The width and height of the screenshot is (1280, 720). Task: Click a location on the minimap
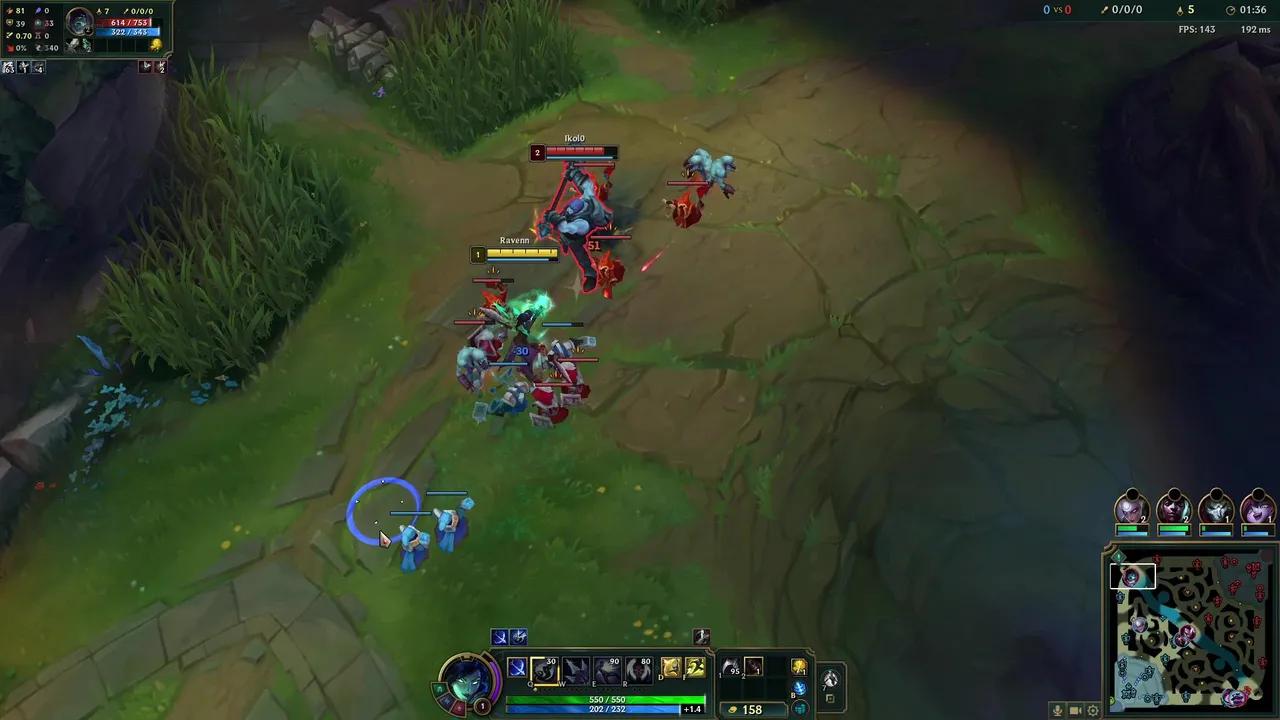click(x=1190, y=630)
